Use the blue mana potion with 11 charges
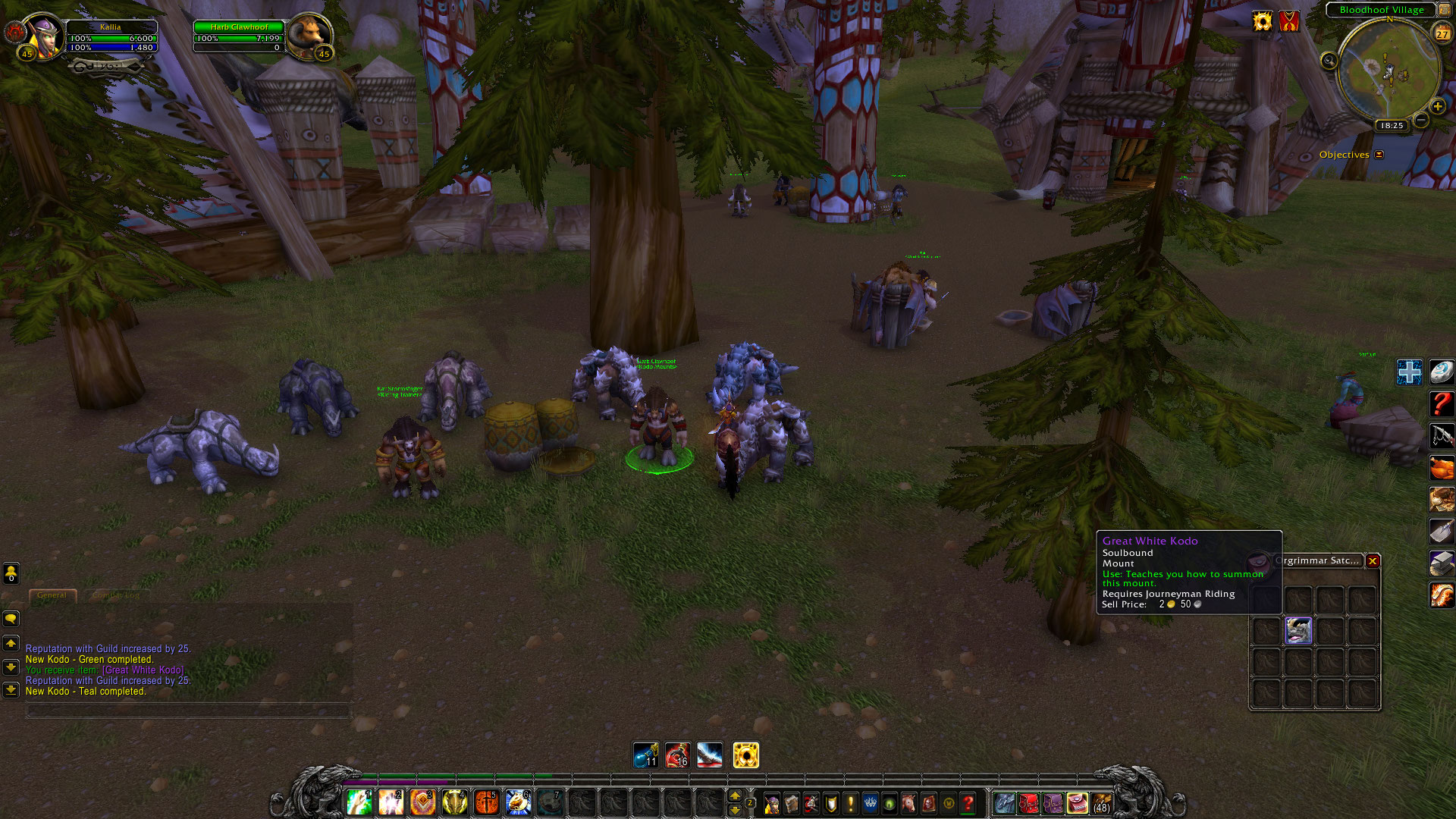The width and height of the screenshot is (1456, 819). click(x=645, y=755)
